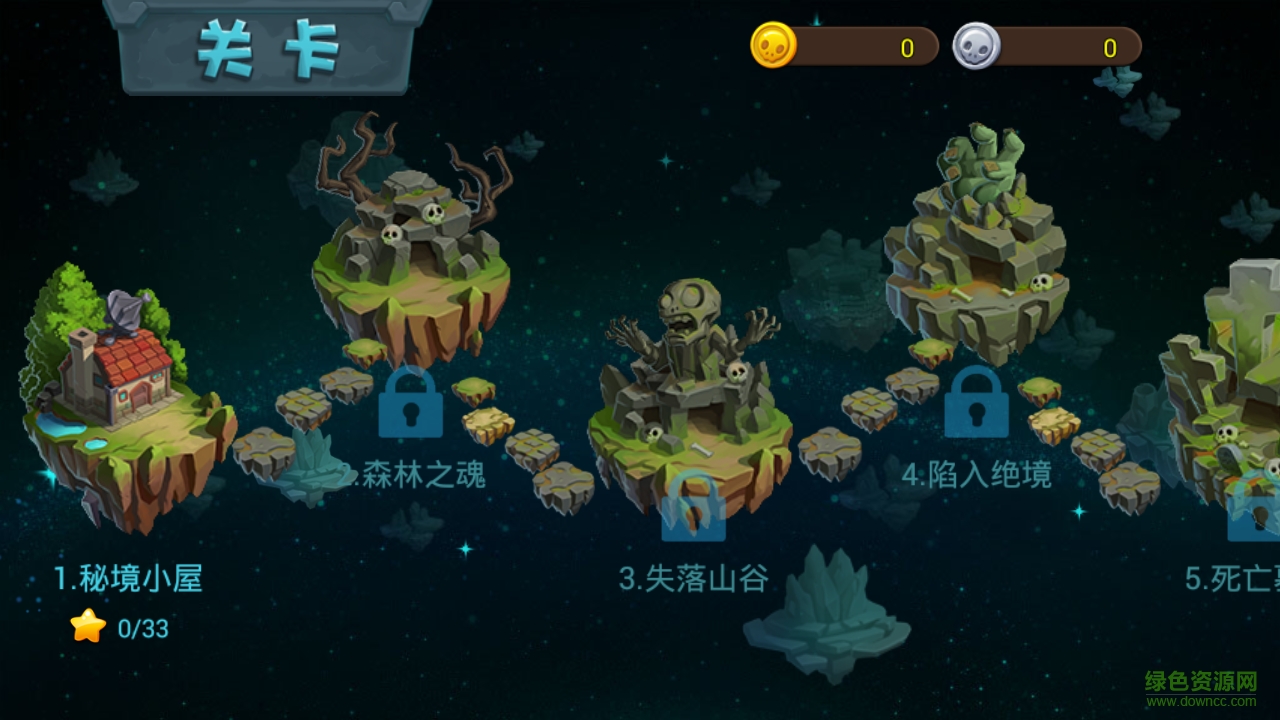This screenshot has width=1280, height=720.
Task: Click the silver skull currency icon
Action: (974, 44)
